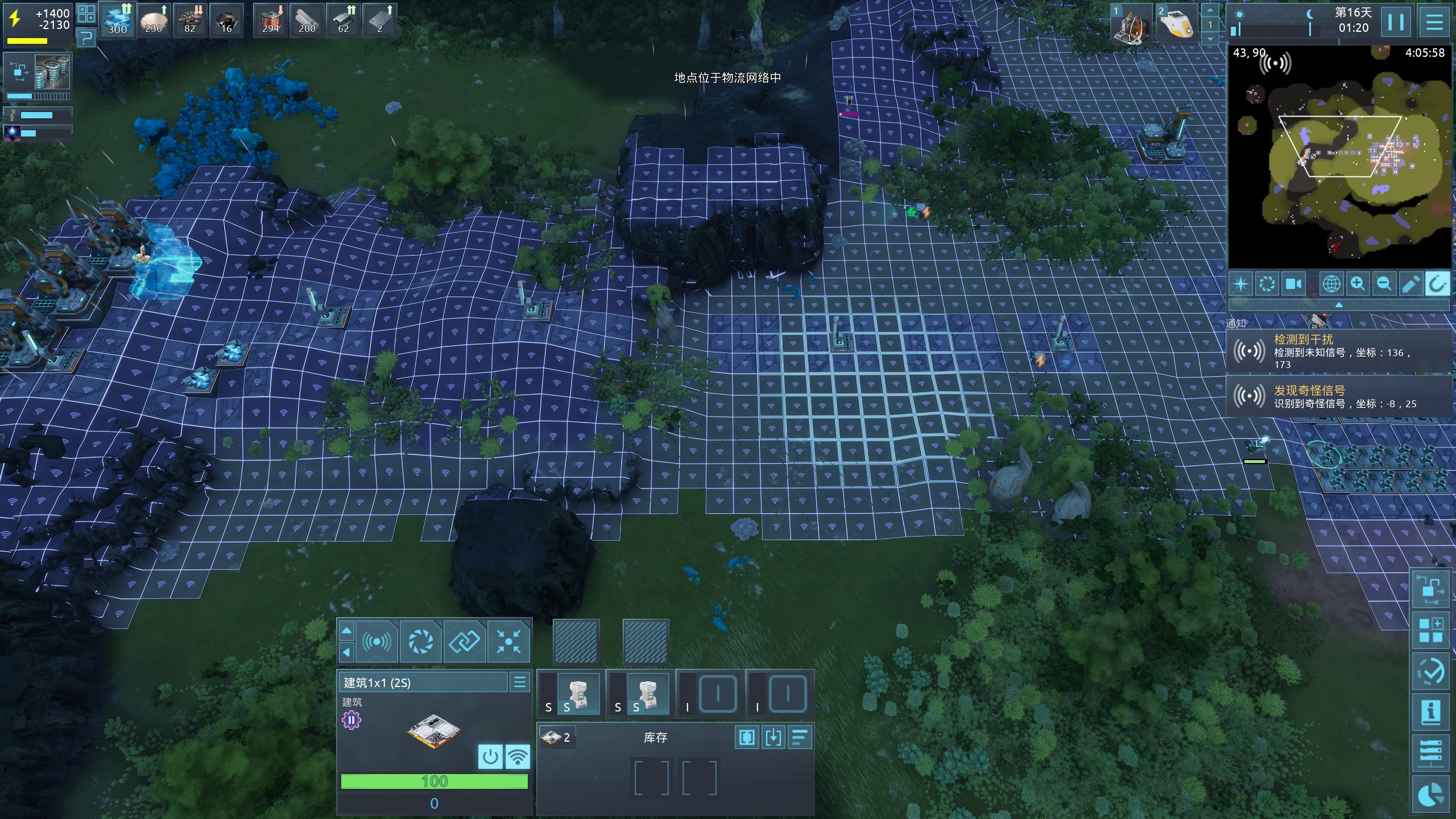Image resolution: width=1456 pixels, height=819 pixels.
Task: Toggle the globe view under the minimap
Action: (x=1331, y=283)
